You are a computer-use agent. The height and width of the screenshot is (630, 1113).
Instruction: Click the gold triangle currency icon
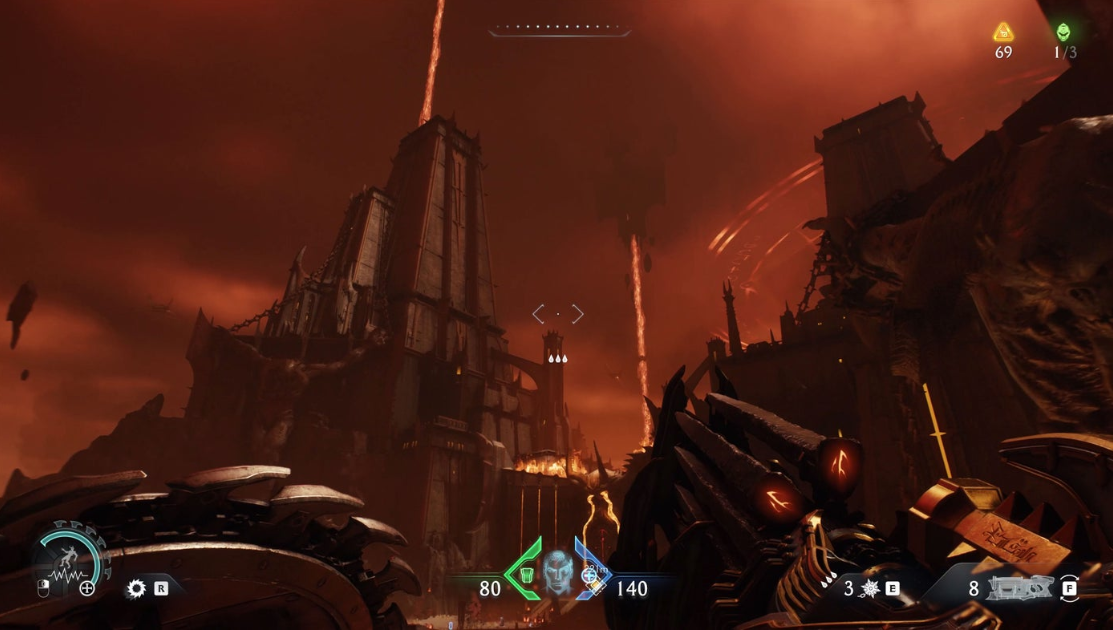click(1003, 32)
